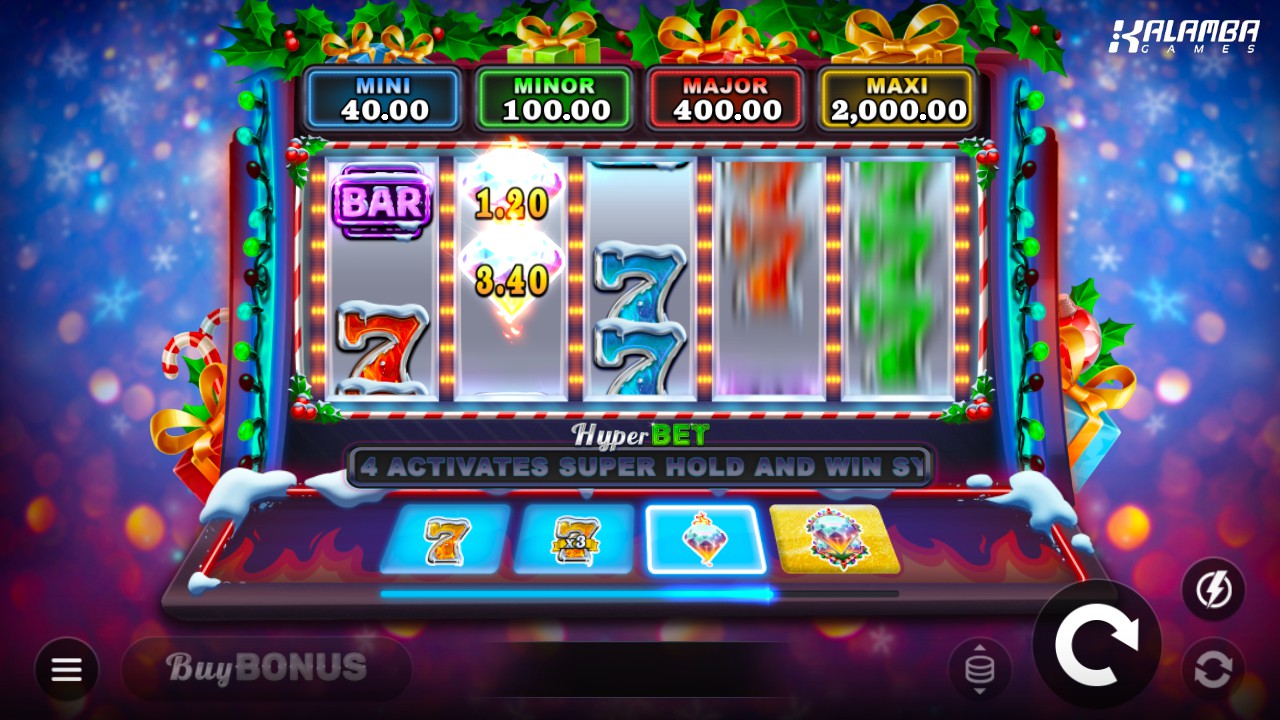This screenshot has height=720, width=1280.
Task: Spin the reels with the spin button
Action: pyautogui.click(x=1096, y=645)
